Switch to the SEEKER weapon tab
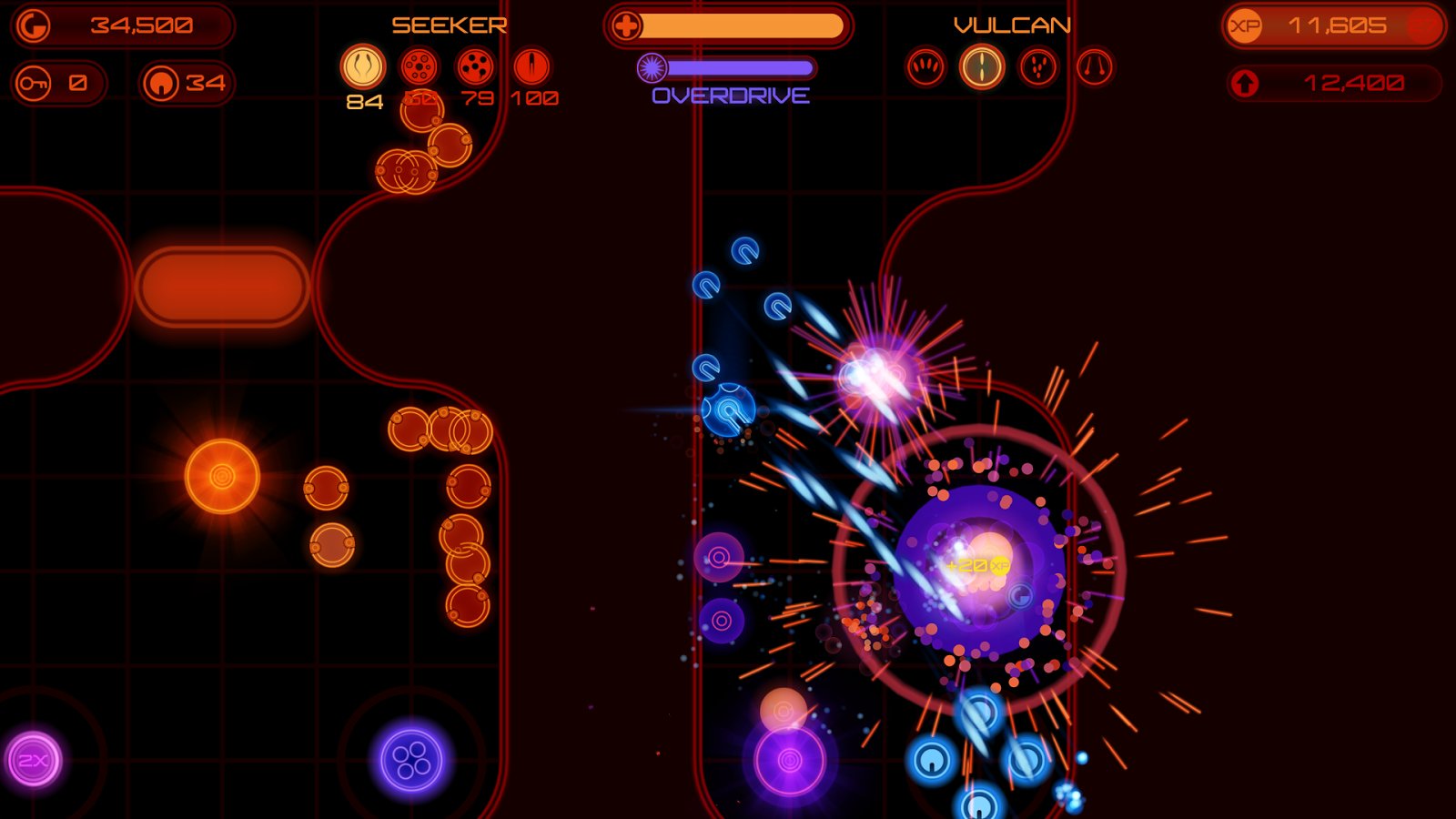1456x819 pixels. [448, 25]
